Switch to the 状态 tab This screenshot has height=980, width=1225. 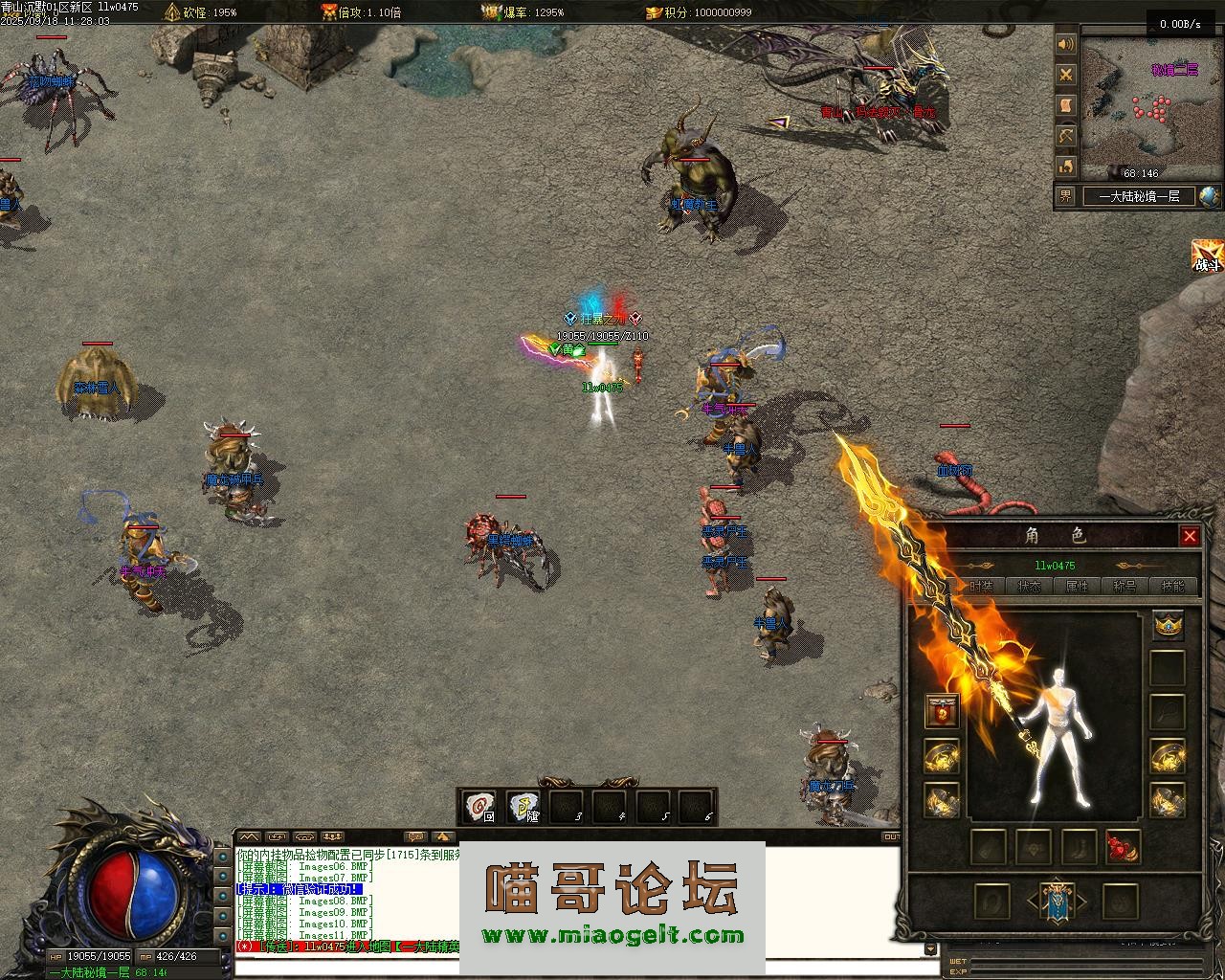1030,586
